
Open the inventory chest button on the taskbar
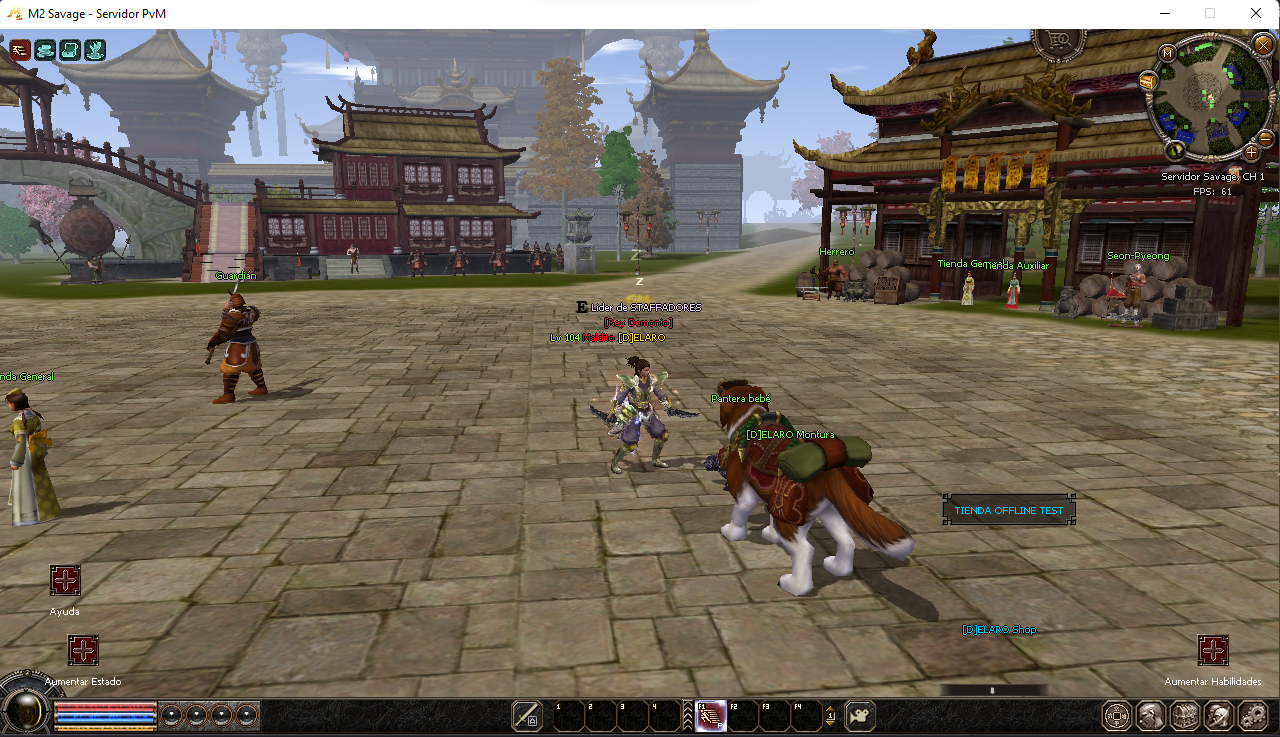(1184, 716)
